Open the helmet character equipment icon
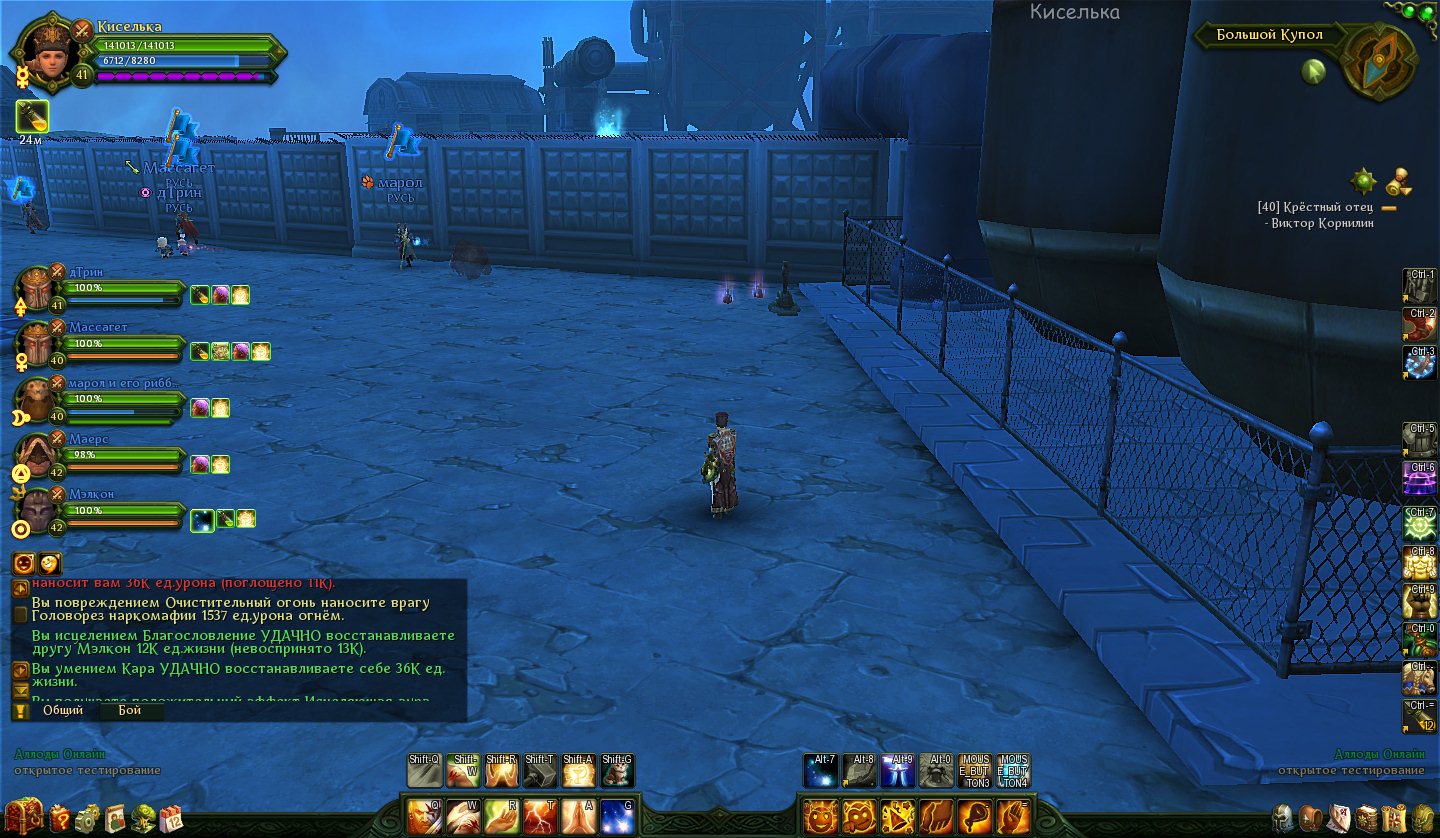This screenshot has width=1440, height=838. 1282,818
